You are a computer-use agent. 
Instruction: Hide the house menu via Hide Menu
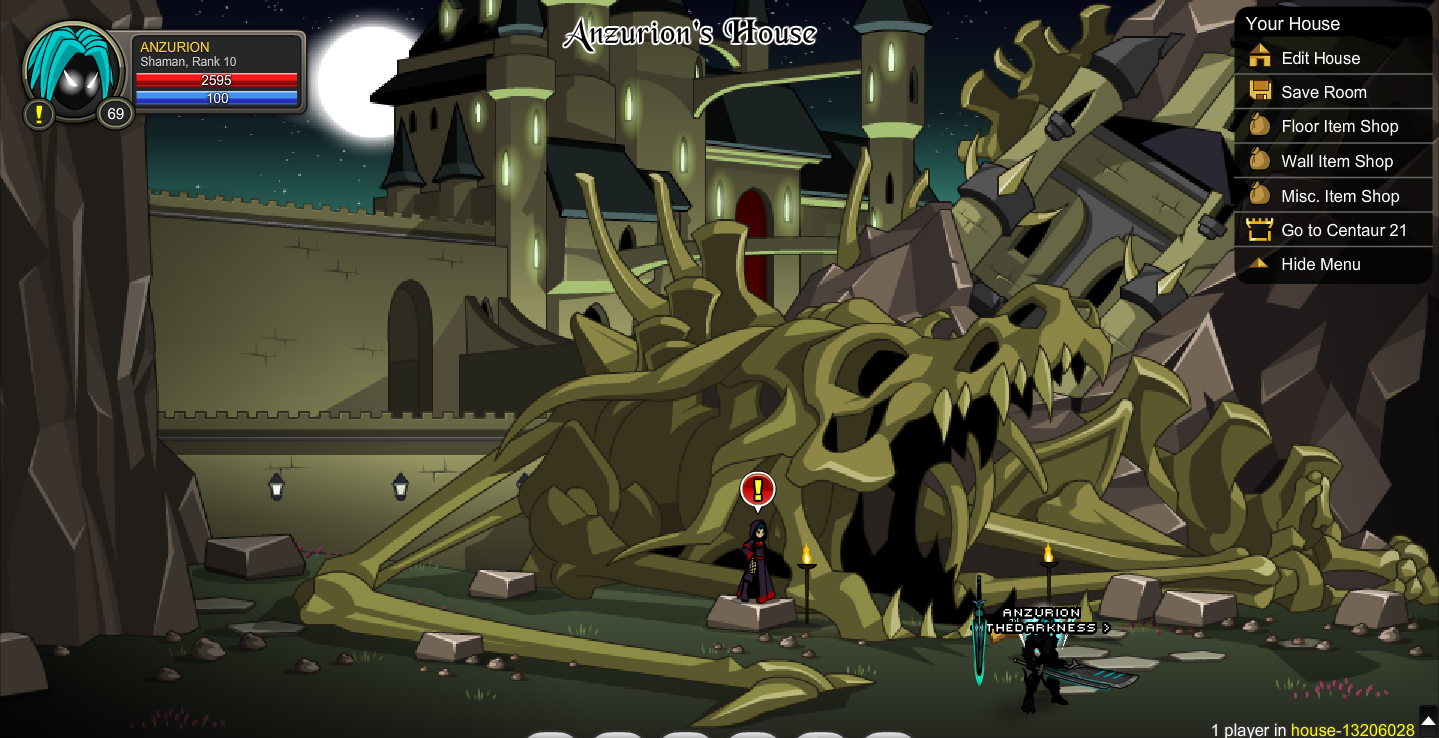click(x=1320, y=264)
